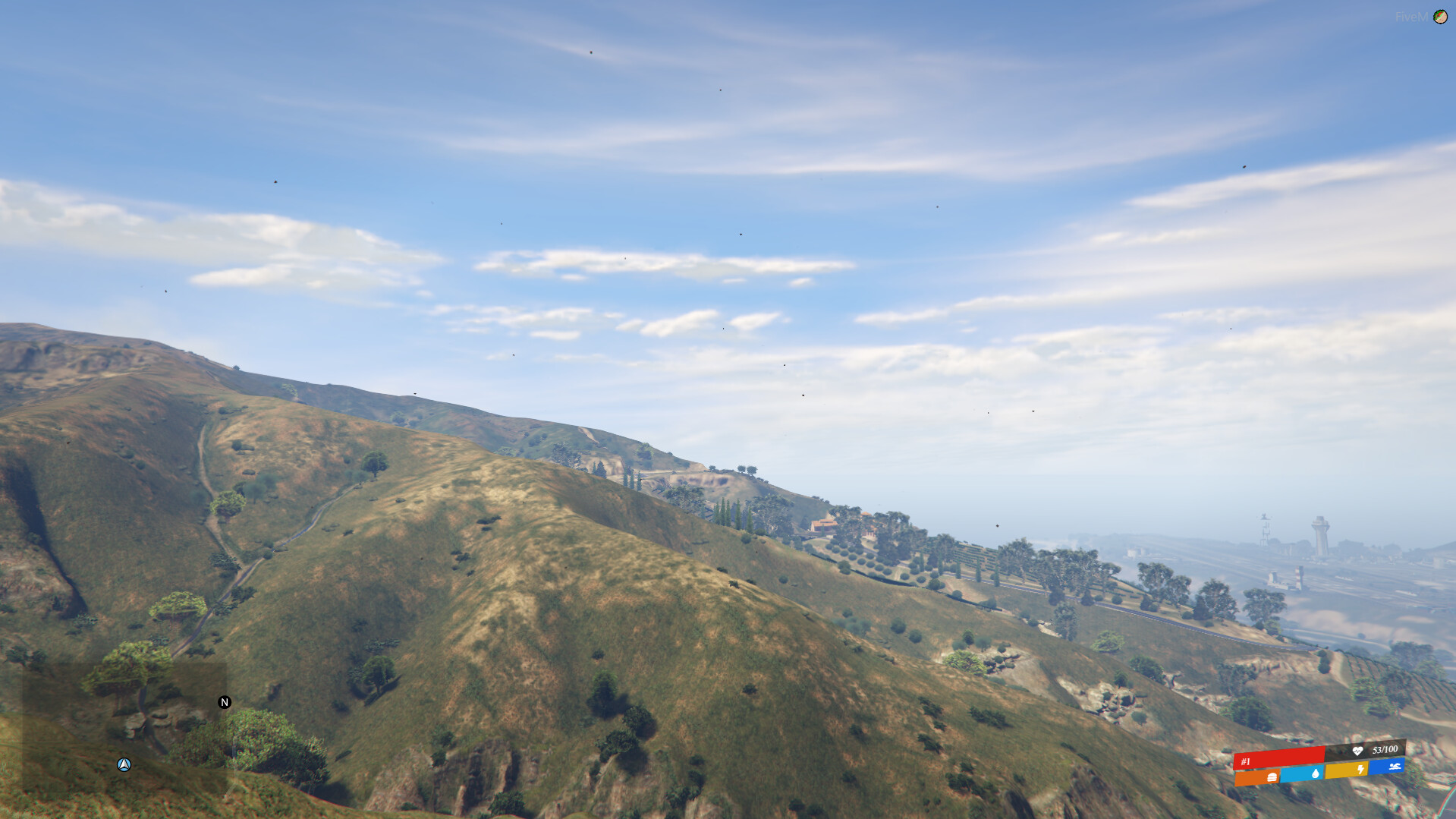
Task: Click the water droplet thirst icon
Action: click(1315, 774)
